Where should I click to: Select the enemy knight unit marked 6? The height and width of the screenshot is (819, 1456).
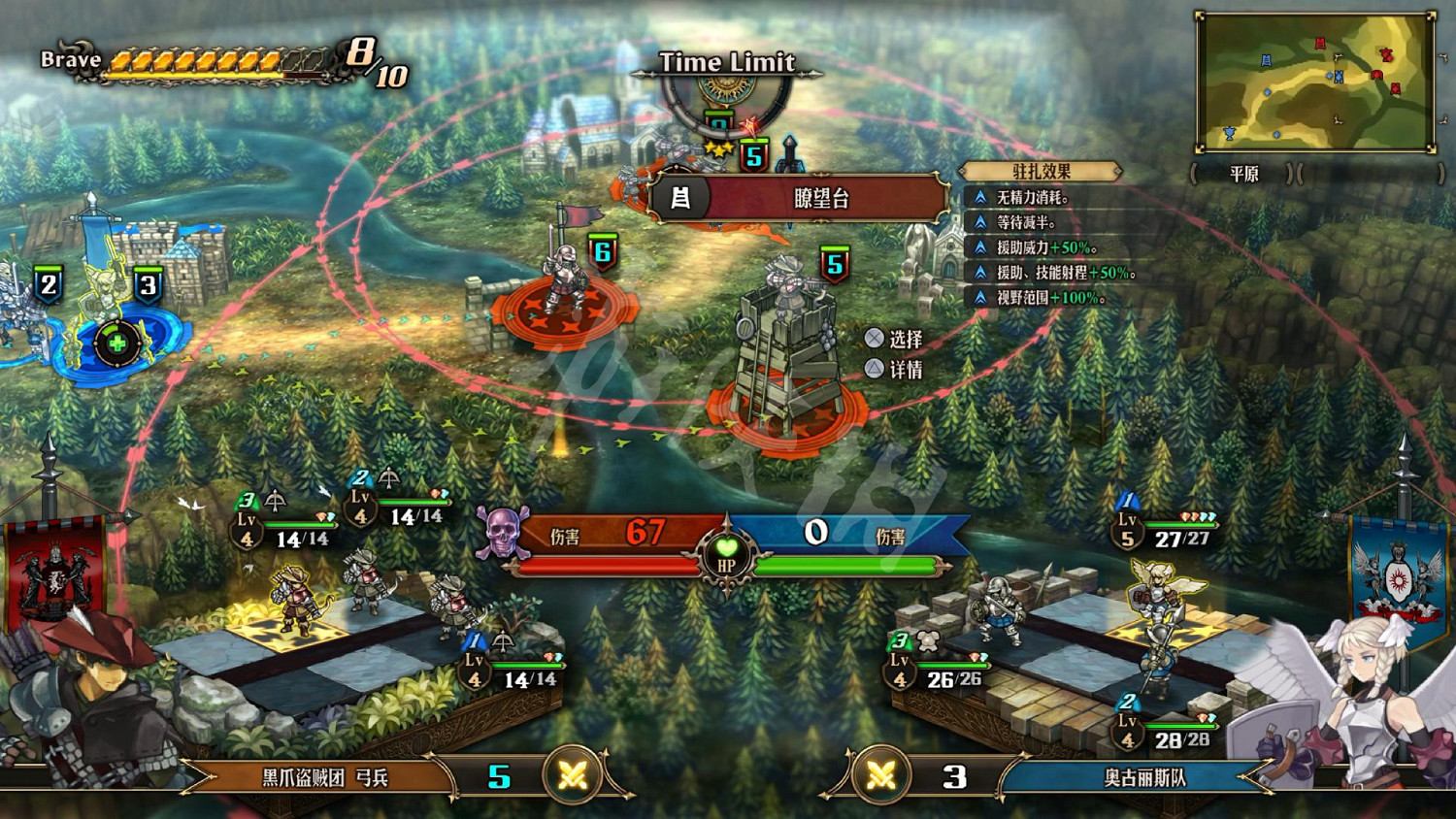click(x=564, y=281)
